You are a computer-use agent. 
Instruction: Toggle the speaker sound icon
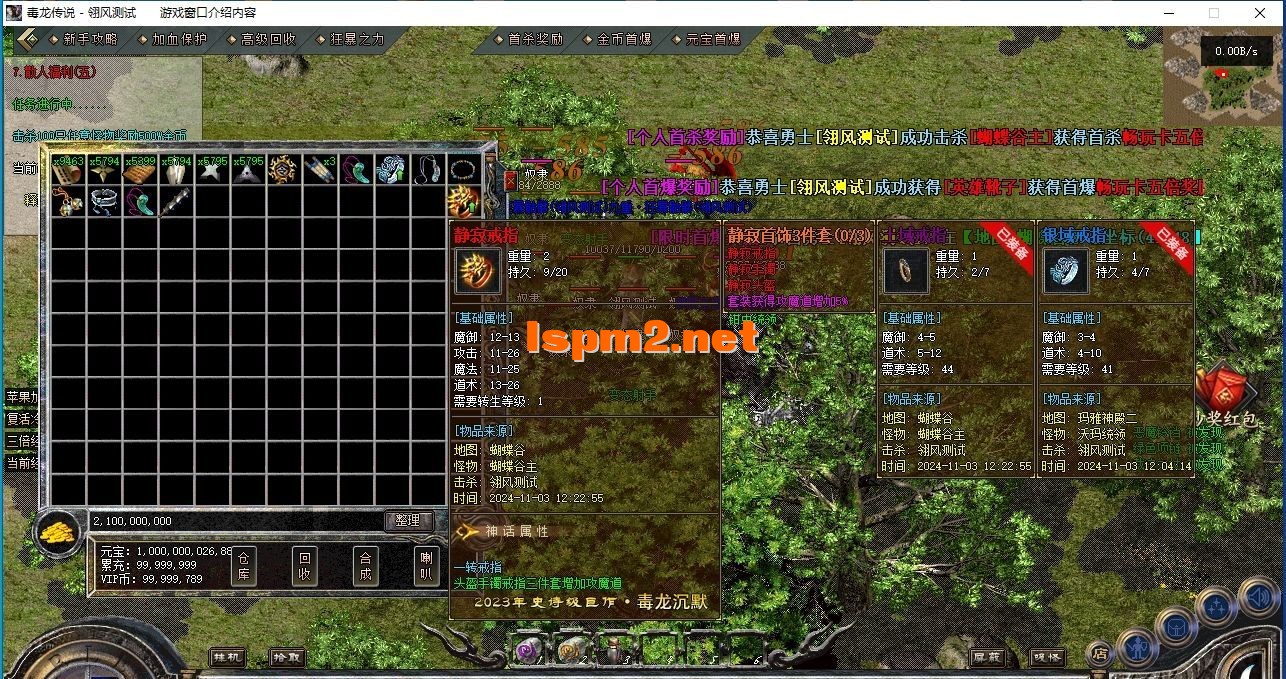tap(1257, 598)
